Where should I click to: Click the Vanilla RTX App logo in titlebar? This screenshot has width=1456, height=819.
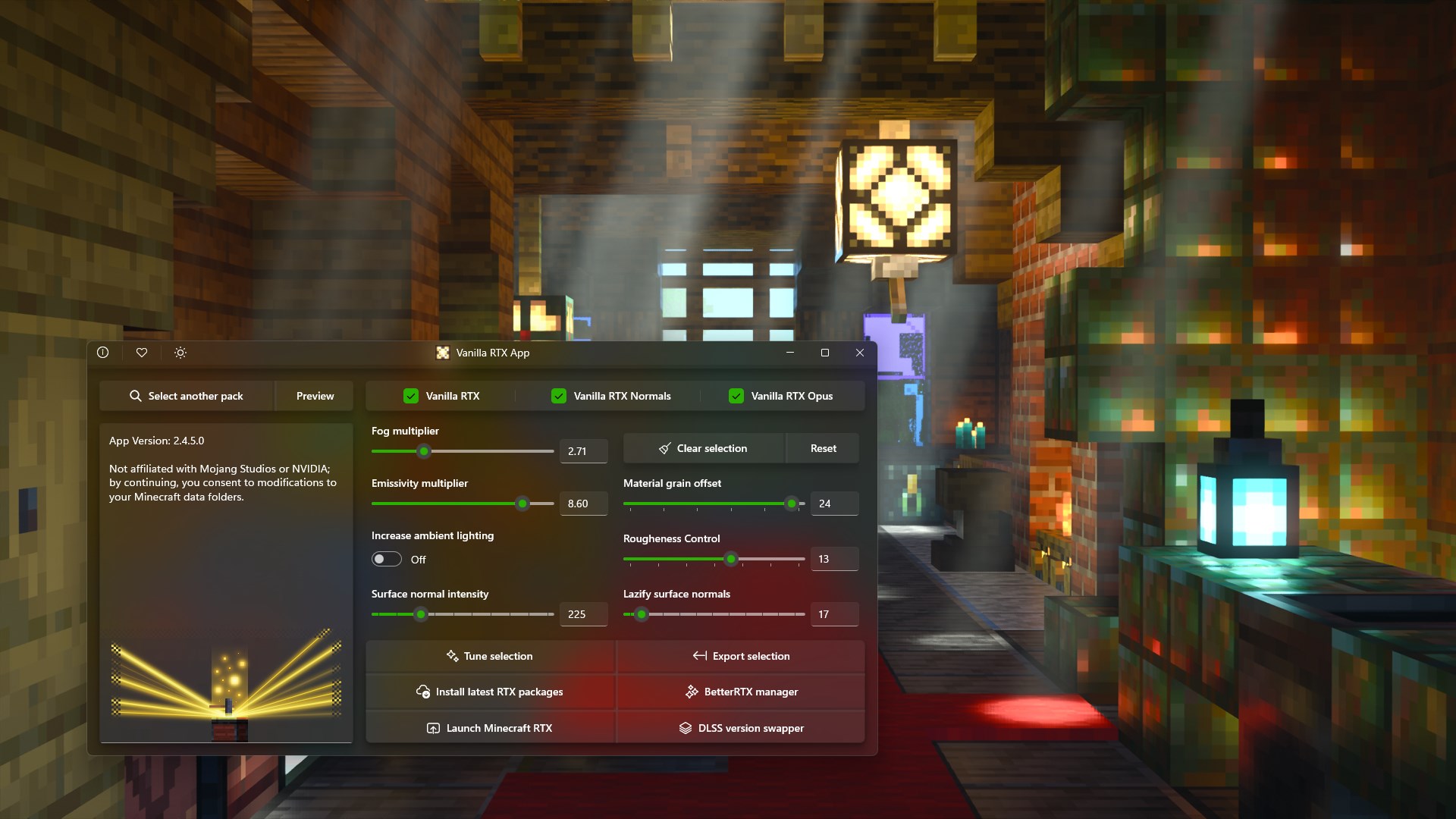pyautogui.click(x=443, y=353)
